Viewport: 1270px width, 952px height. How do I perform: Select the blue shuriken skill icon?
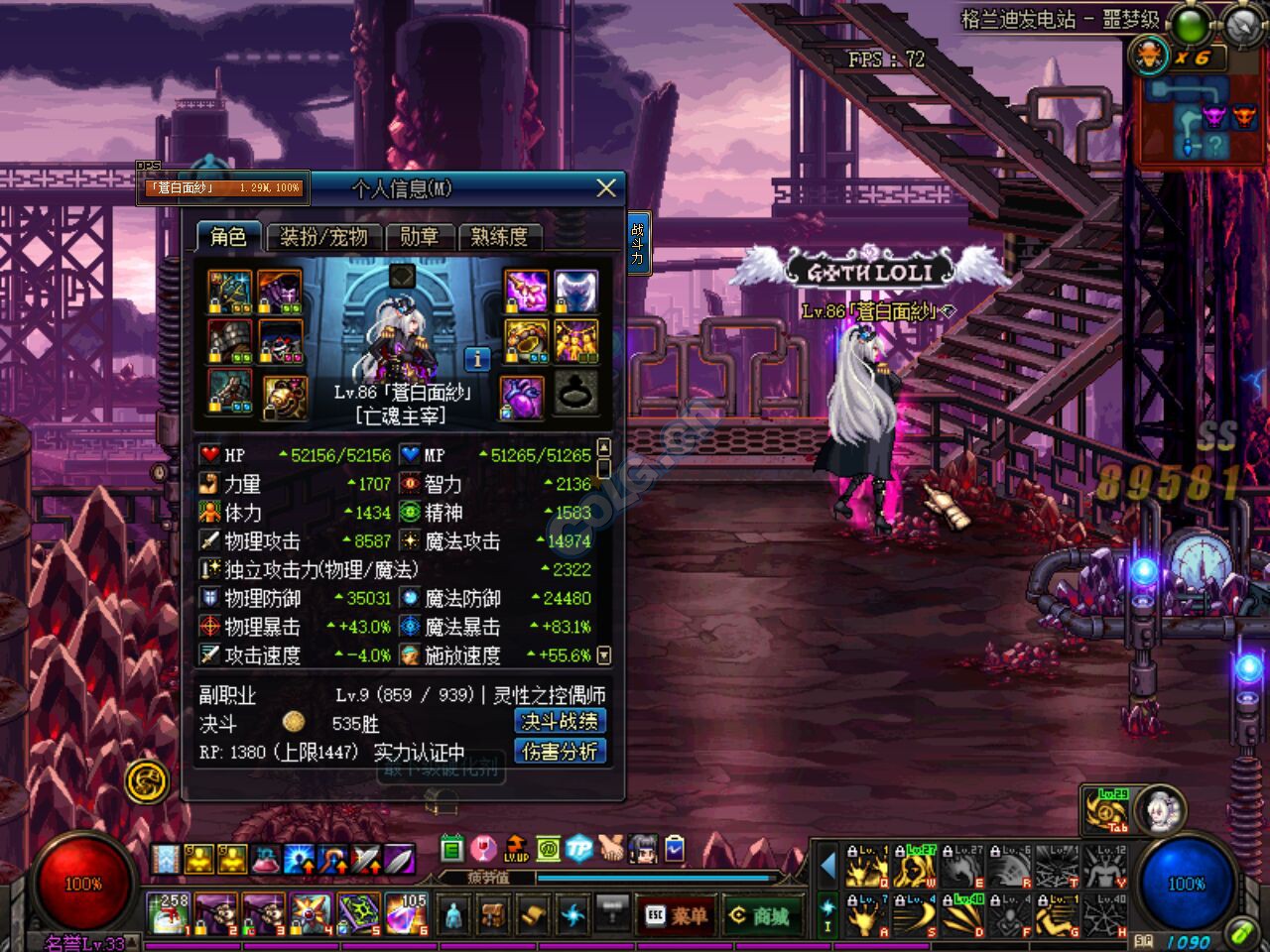coord(571,914)
